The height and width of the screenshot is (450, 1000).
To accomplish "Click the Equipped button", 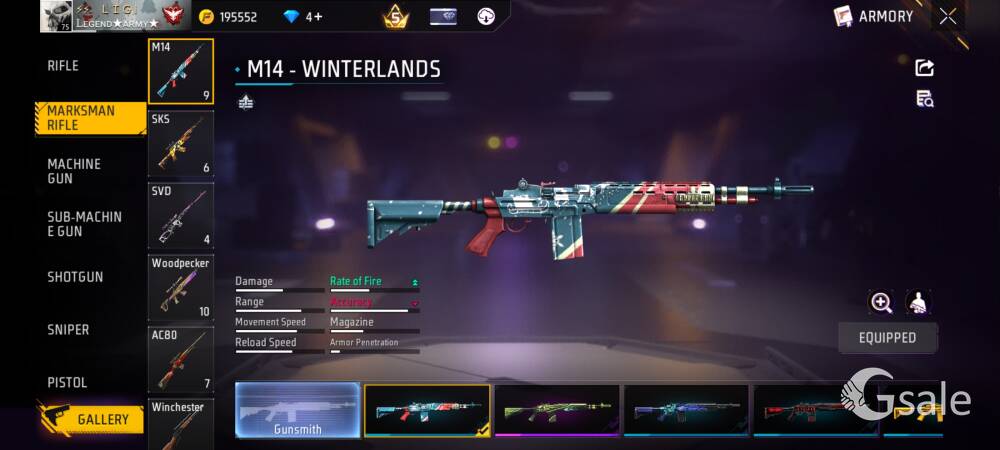I will click(x=887, y=338).
